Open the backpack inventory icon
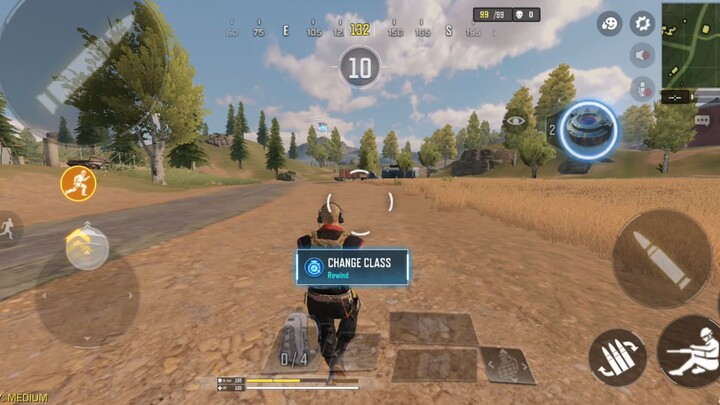720x405 pixels. pyautogui.click(x=294, y=341)
